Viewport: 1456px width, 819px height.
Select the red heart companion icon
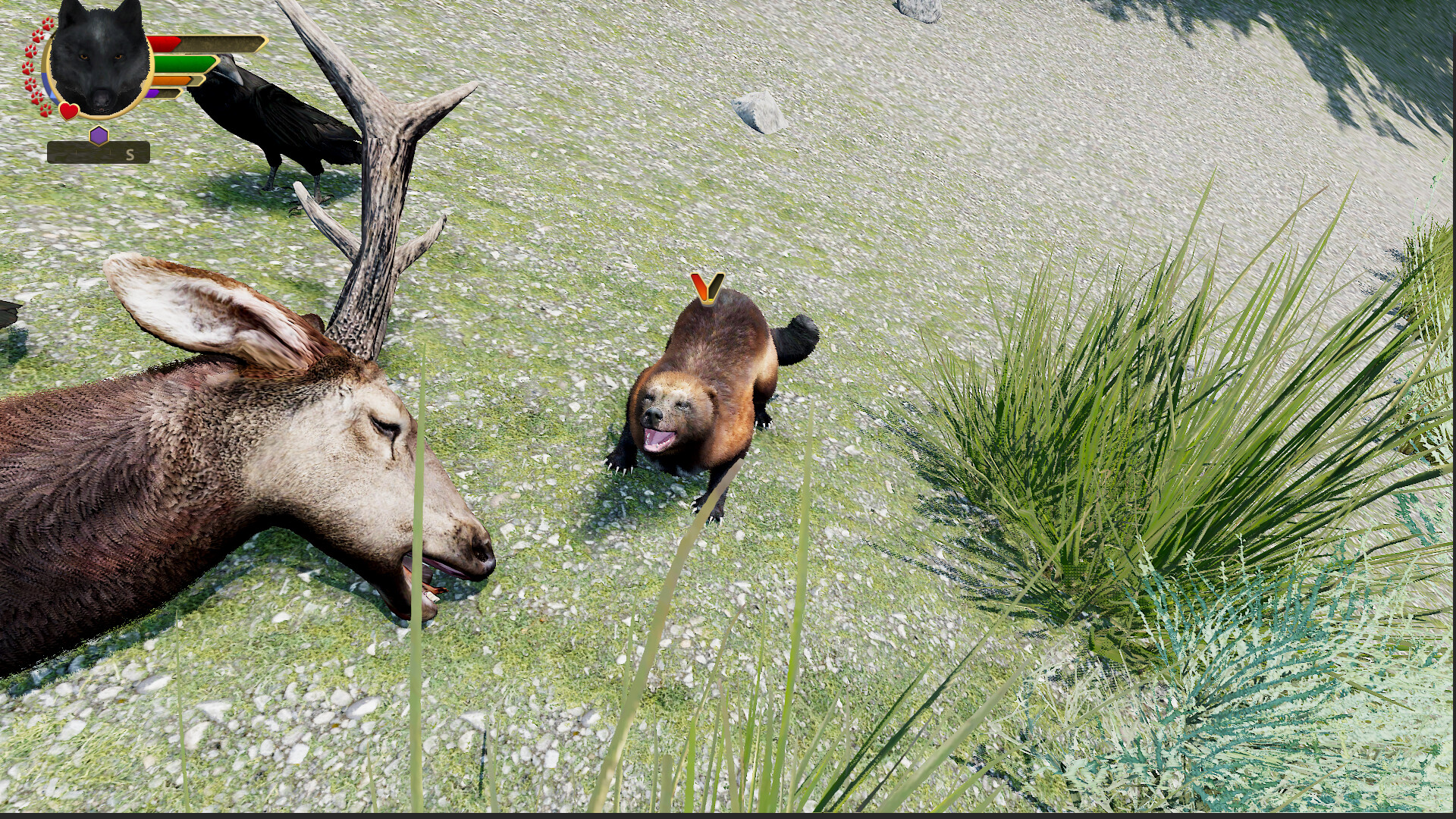click(x=68, y=111)
